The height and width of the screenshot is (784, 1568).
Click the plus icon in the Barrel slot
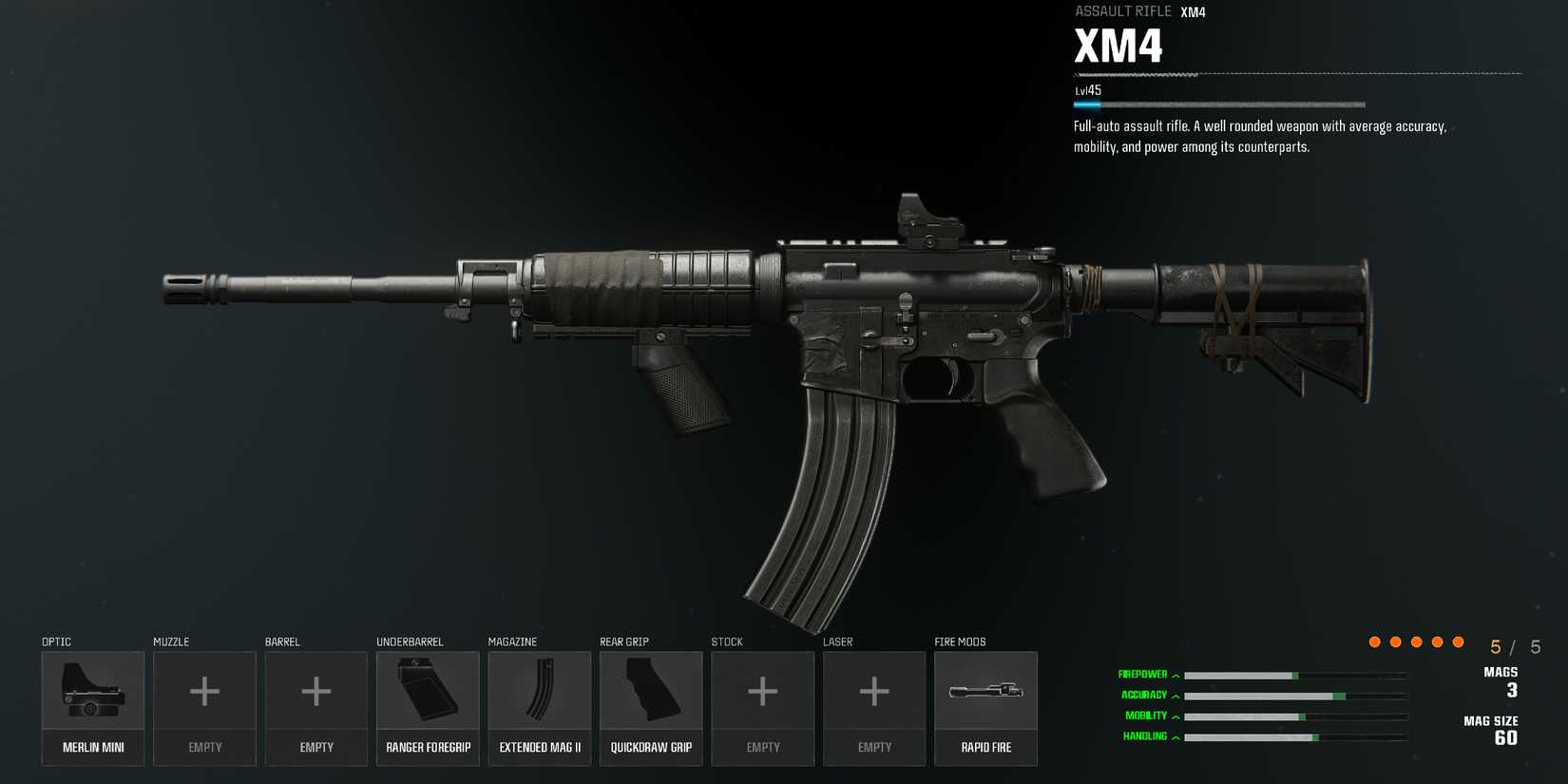[x=316, y=691]
